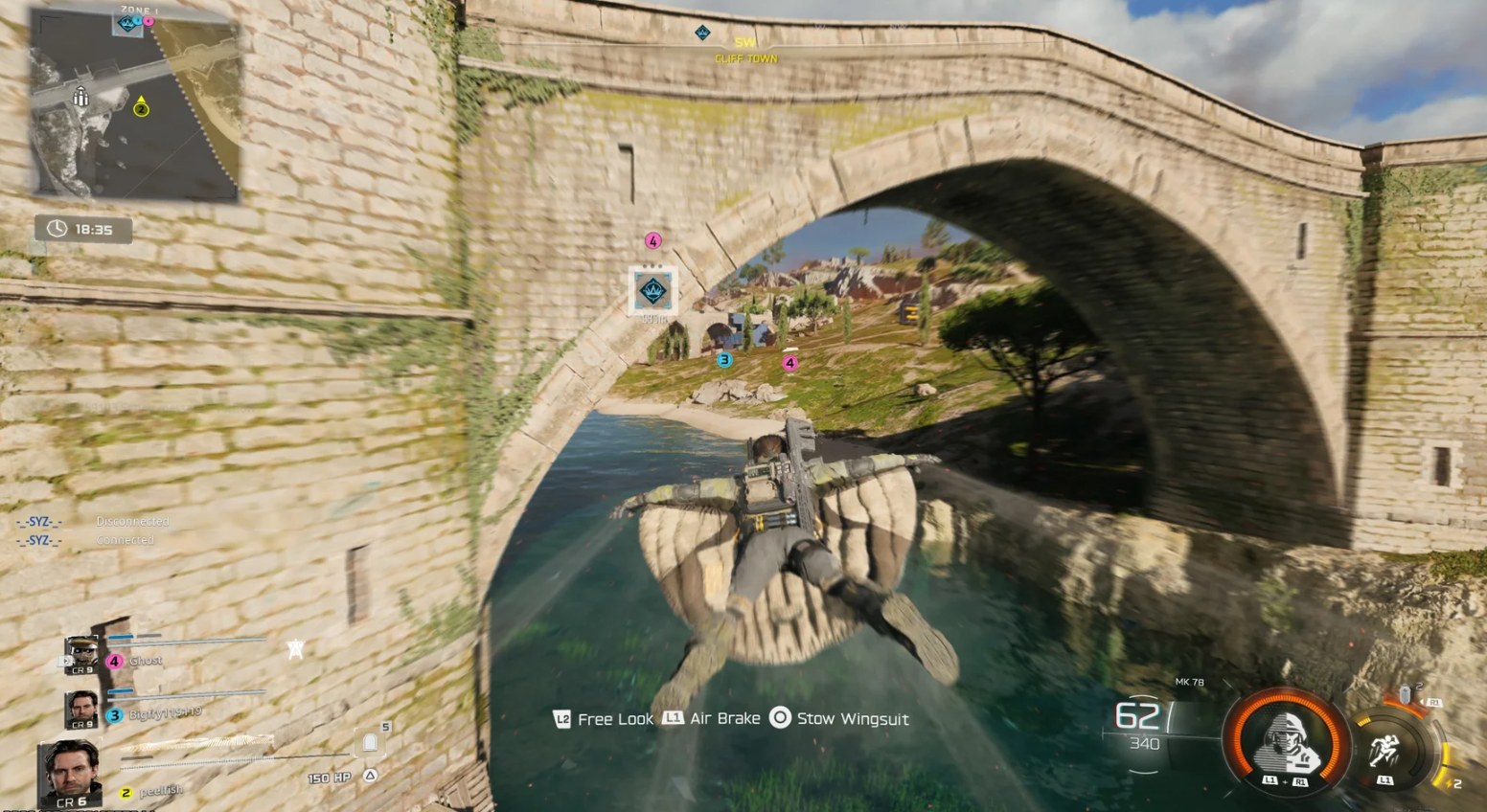The image size is (1487, 812).
Task: Select squadmate Bigfry119119's portrait
Action: (82, 710)
